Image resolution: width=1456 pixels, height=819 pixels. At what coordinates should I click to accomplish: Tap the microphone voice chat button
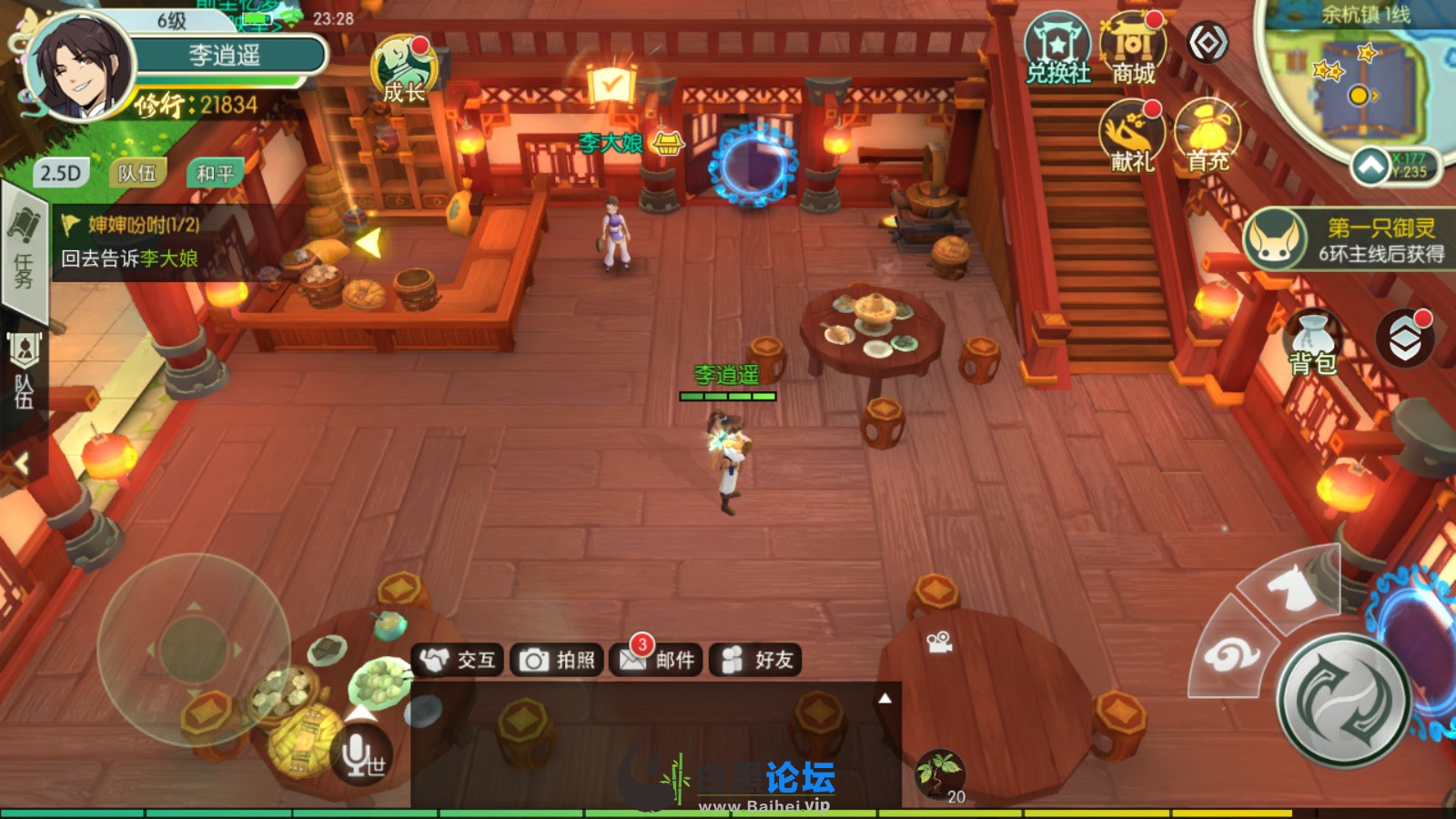click(363, 753)
